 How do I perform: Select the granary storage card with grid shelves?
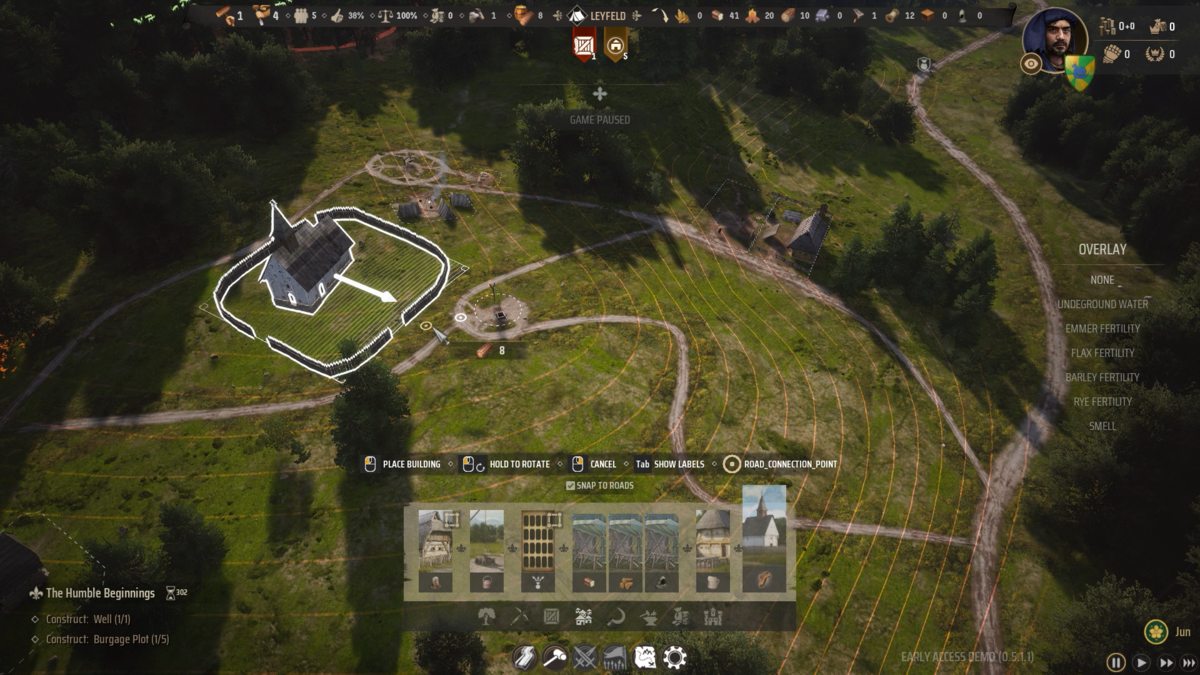point(537,550)
